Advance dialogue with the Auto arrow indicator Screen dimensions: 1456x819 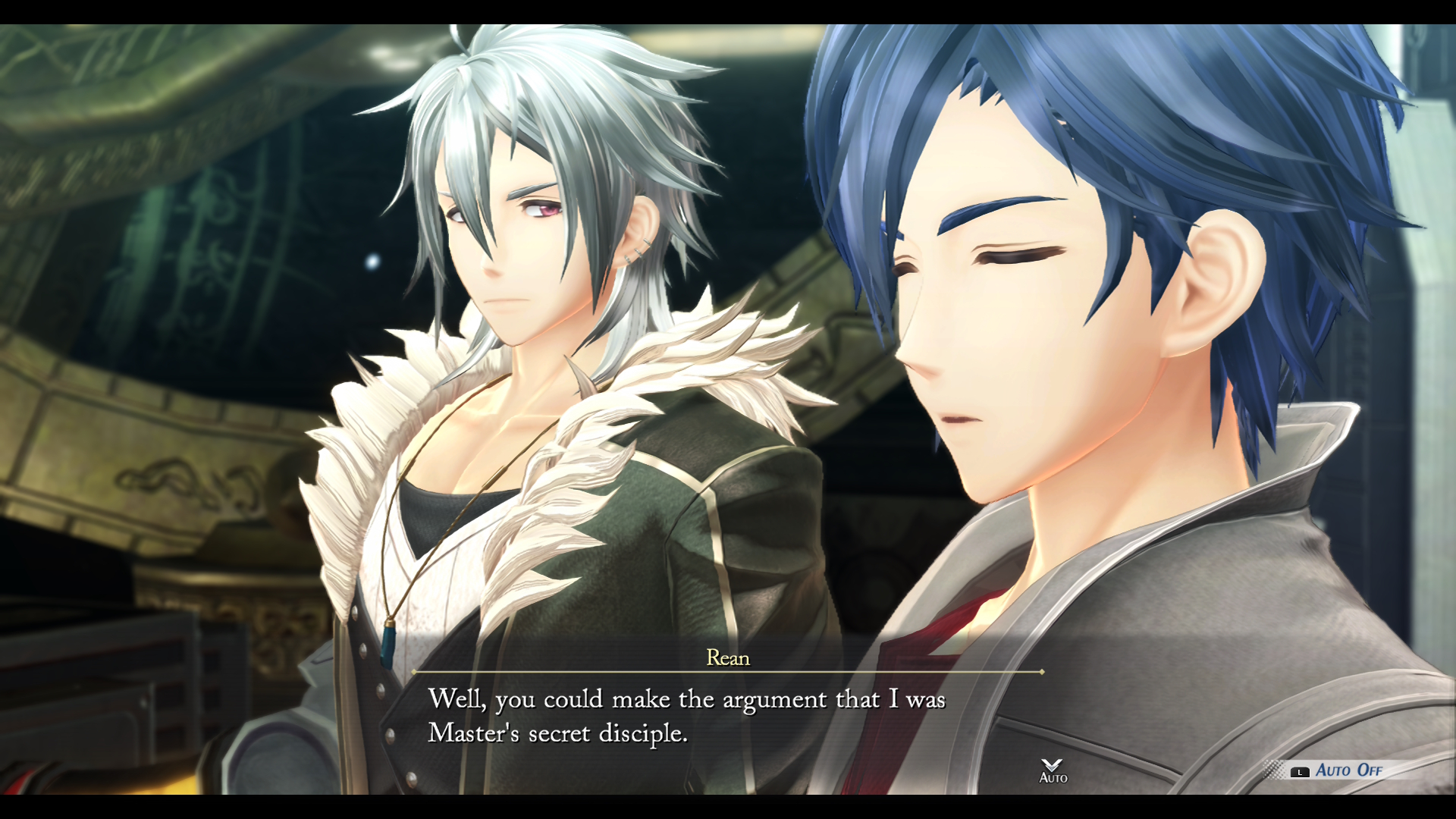coord(1053,770)
